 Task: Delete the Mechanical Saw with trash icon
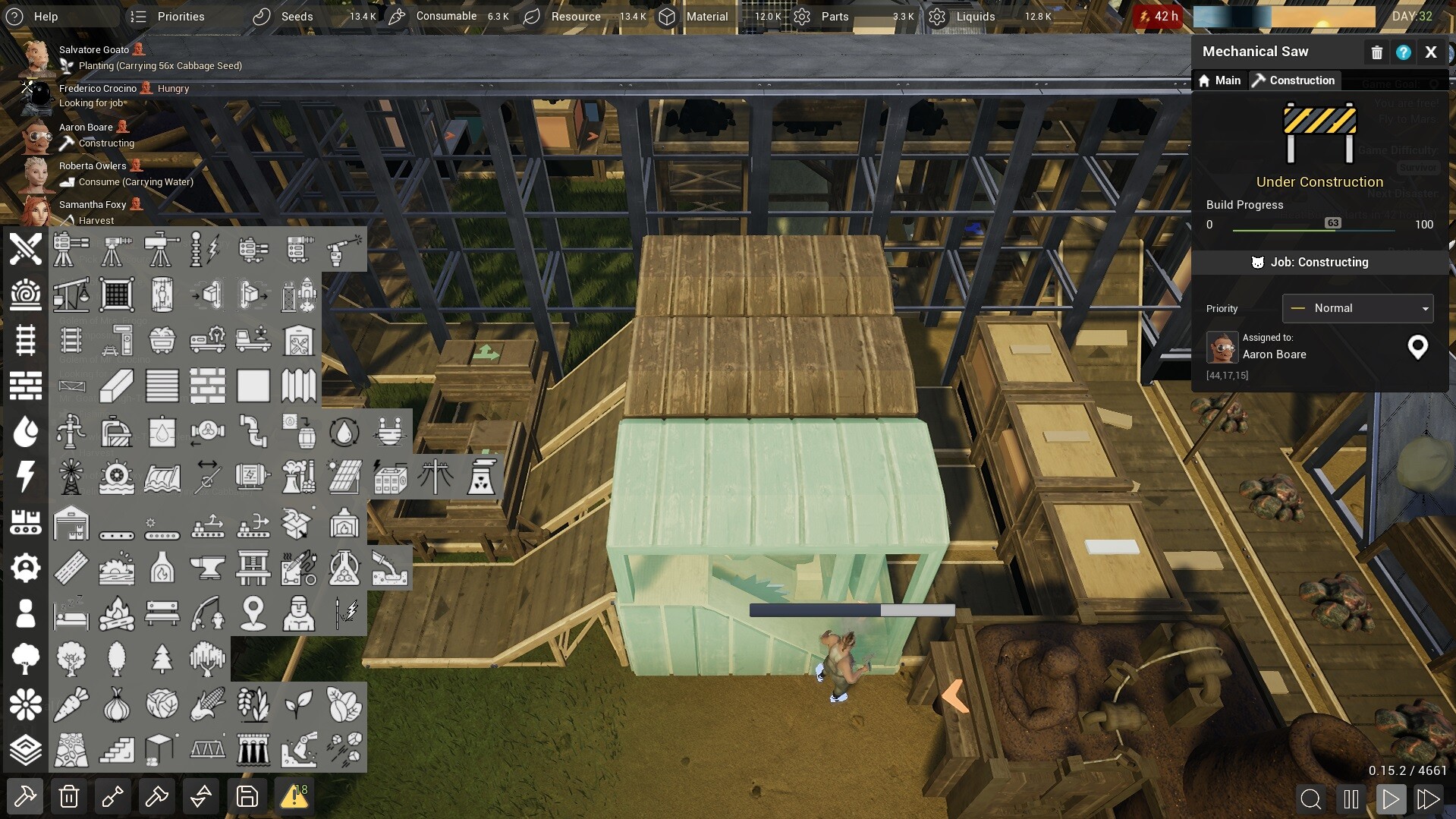(1376, 52)
